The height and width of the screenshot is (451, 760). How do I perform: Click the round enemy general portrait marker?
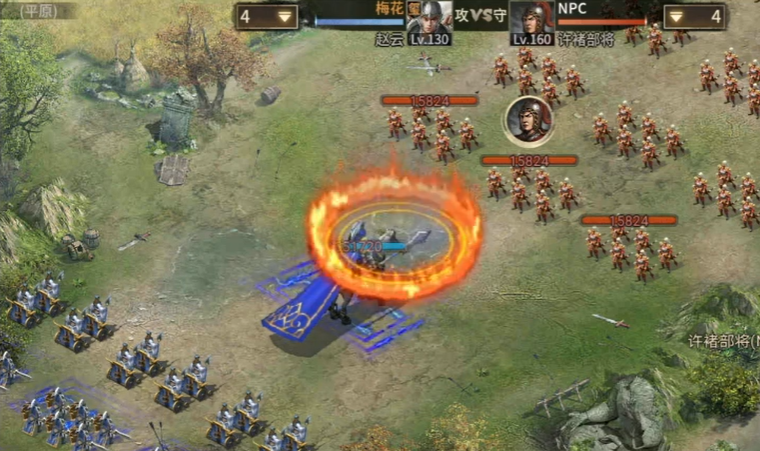click(x=529, y=120)
